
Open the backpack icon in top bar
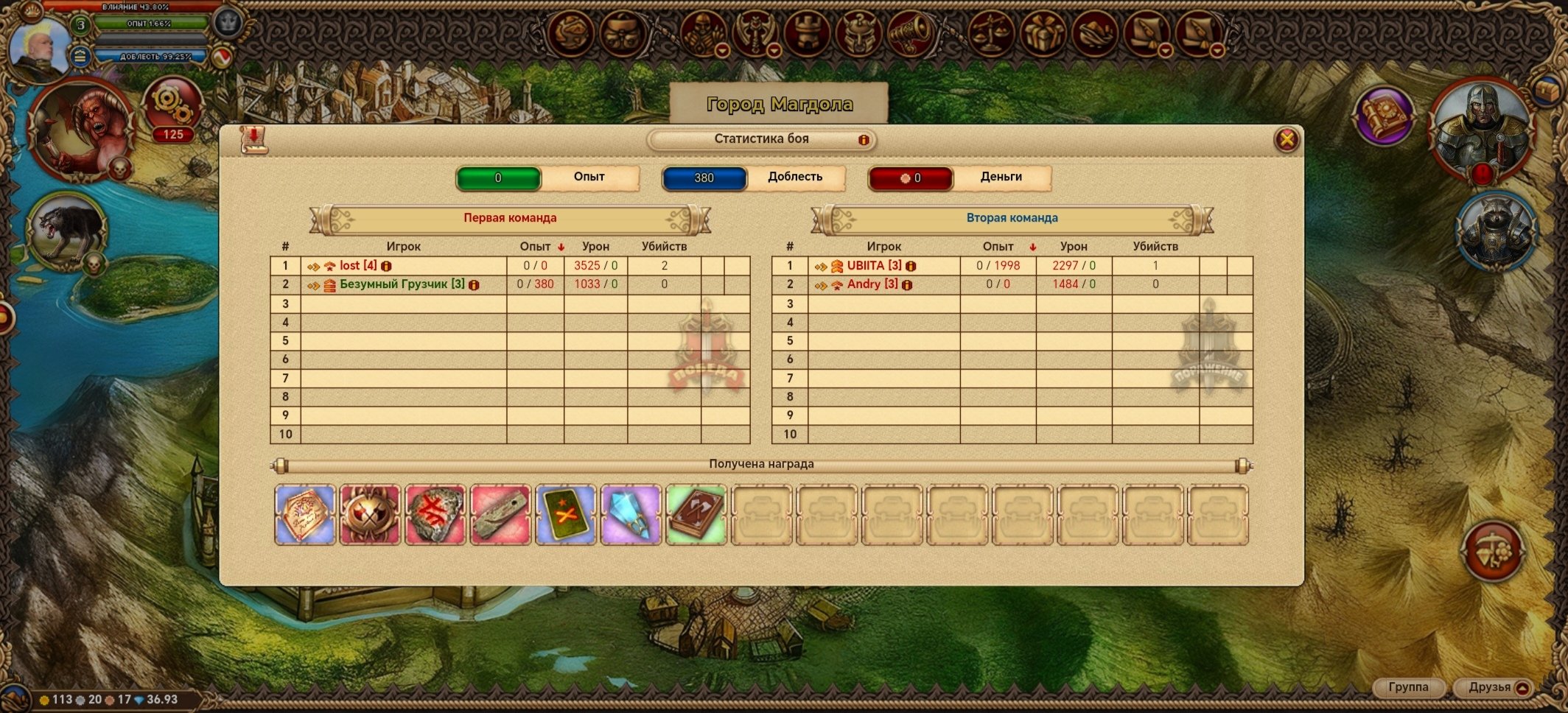click(x=623, y=33)
